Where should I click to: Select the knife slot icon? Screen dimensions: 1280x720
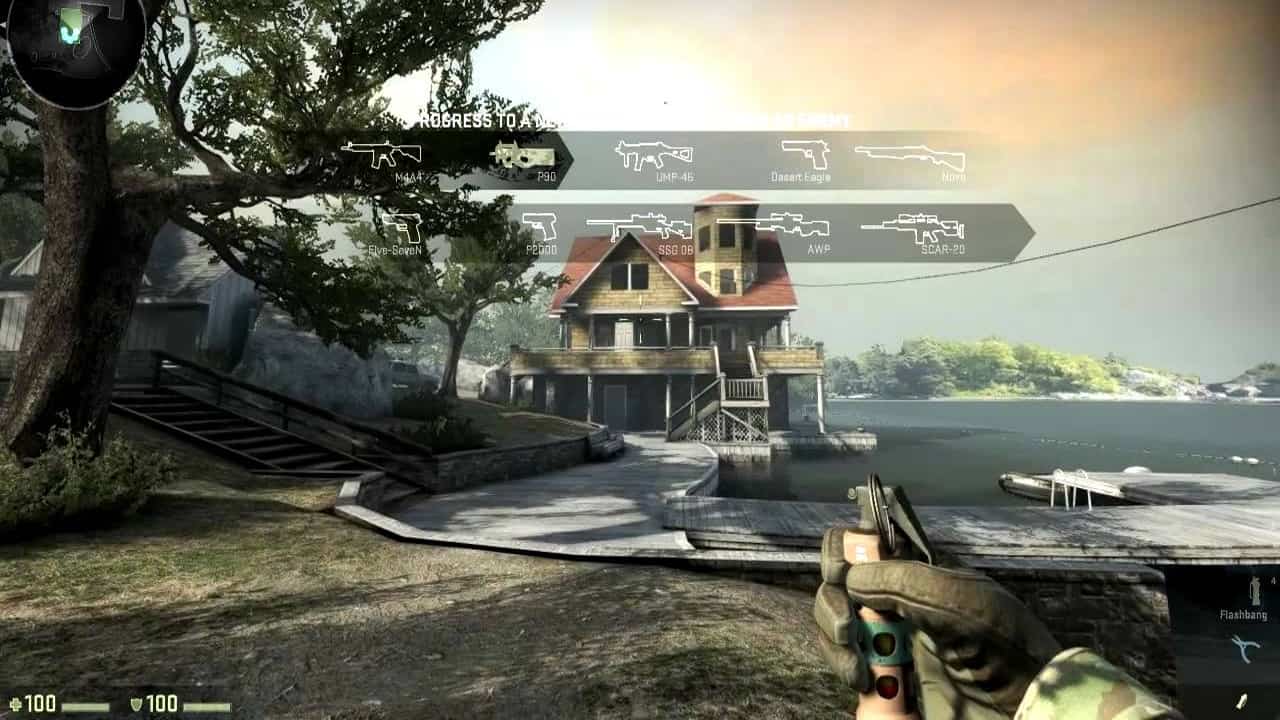[x=1245, y=698]
